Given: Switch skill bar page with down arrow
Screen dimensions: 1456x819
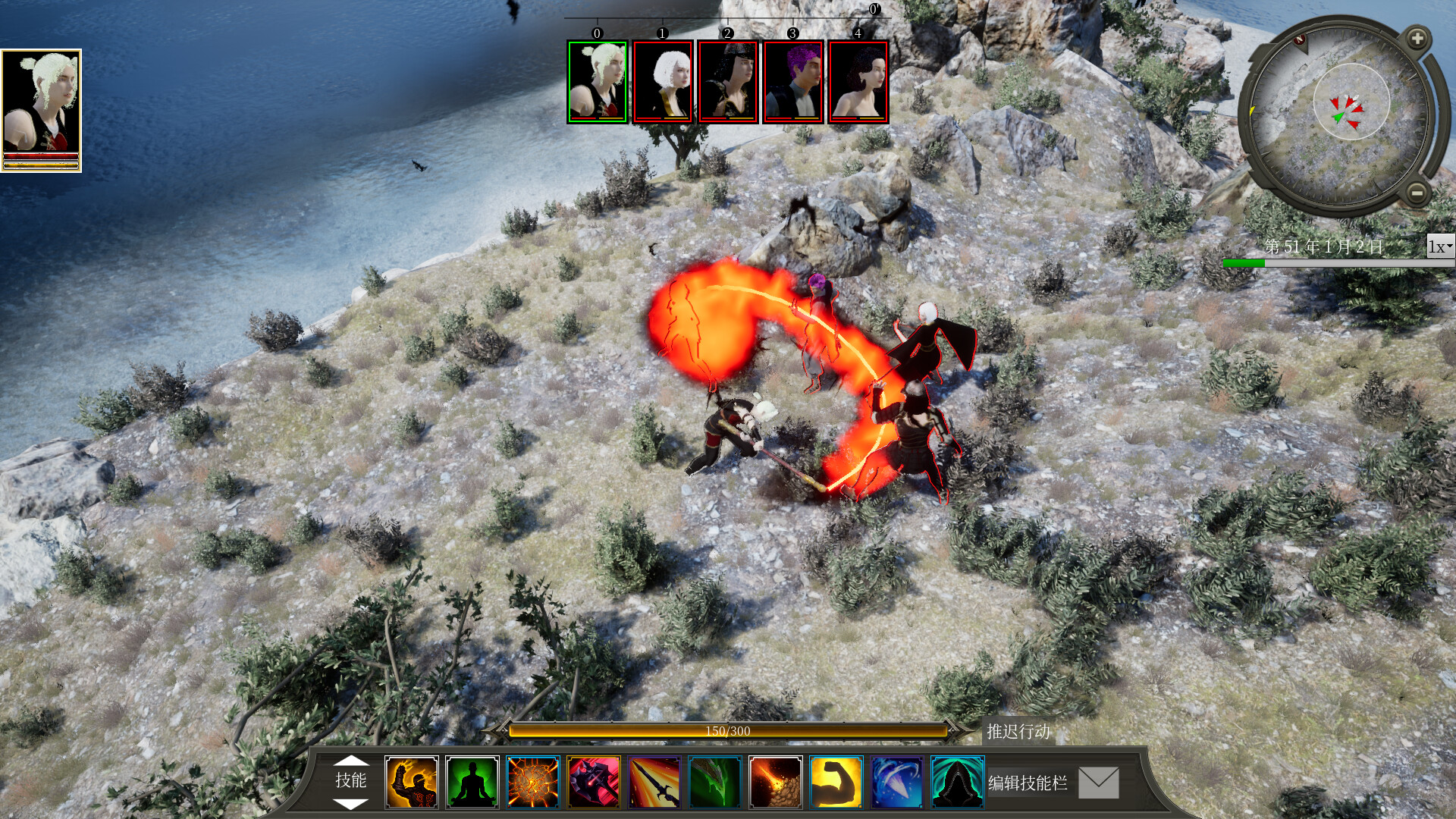Looking at the screenshot, I should (351, 803).
